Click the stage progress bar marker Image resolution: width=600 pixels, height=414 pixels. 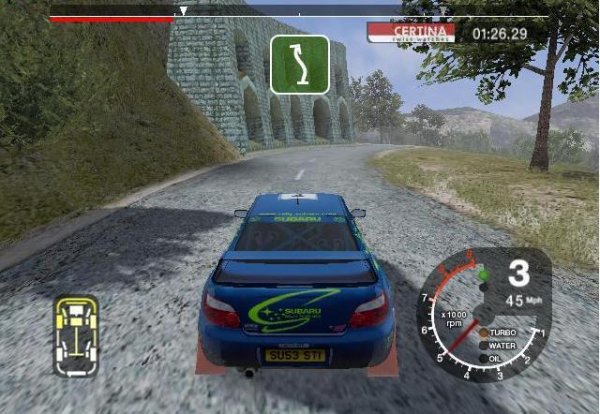tap(183, 12)
